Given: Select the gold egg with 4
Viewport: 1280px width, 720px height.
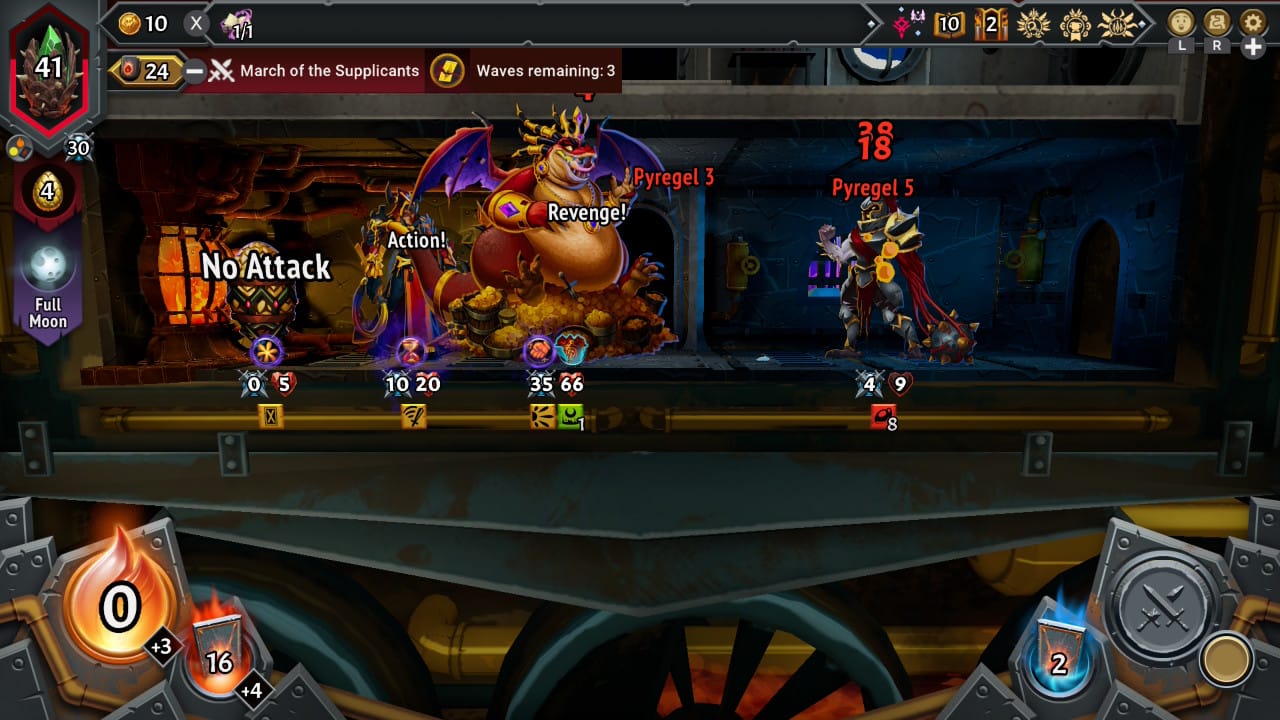Looking at the screenshot, I should [x=47, y=190].
